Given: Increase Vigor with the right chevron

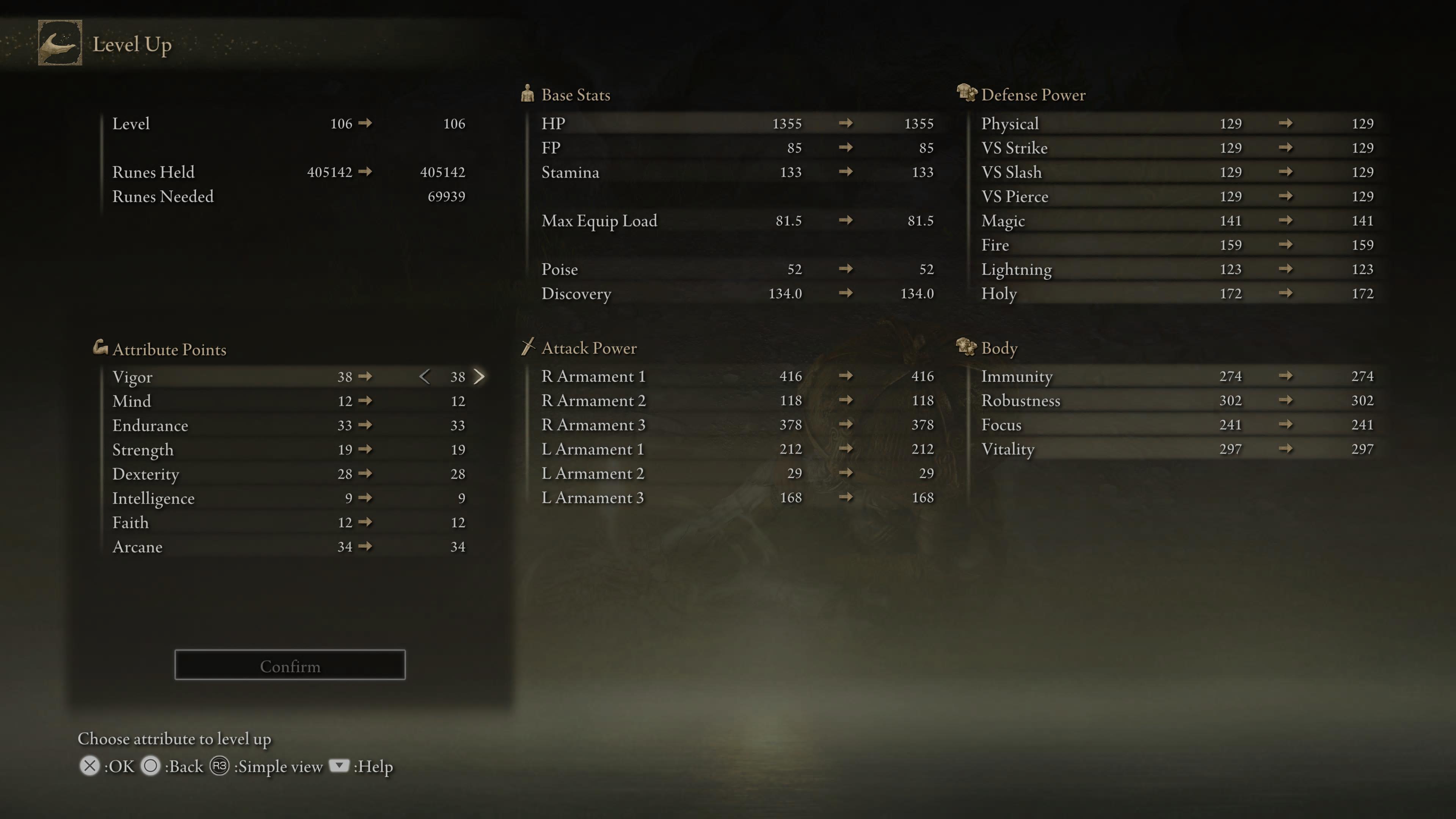Looking at the screenshot, I should click(x=479, y=377).
